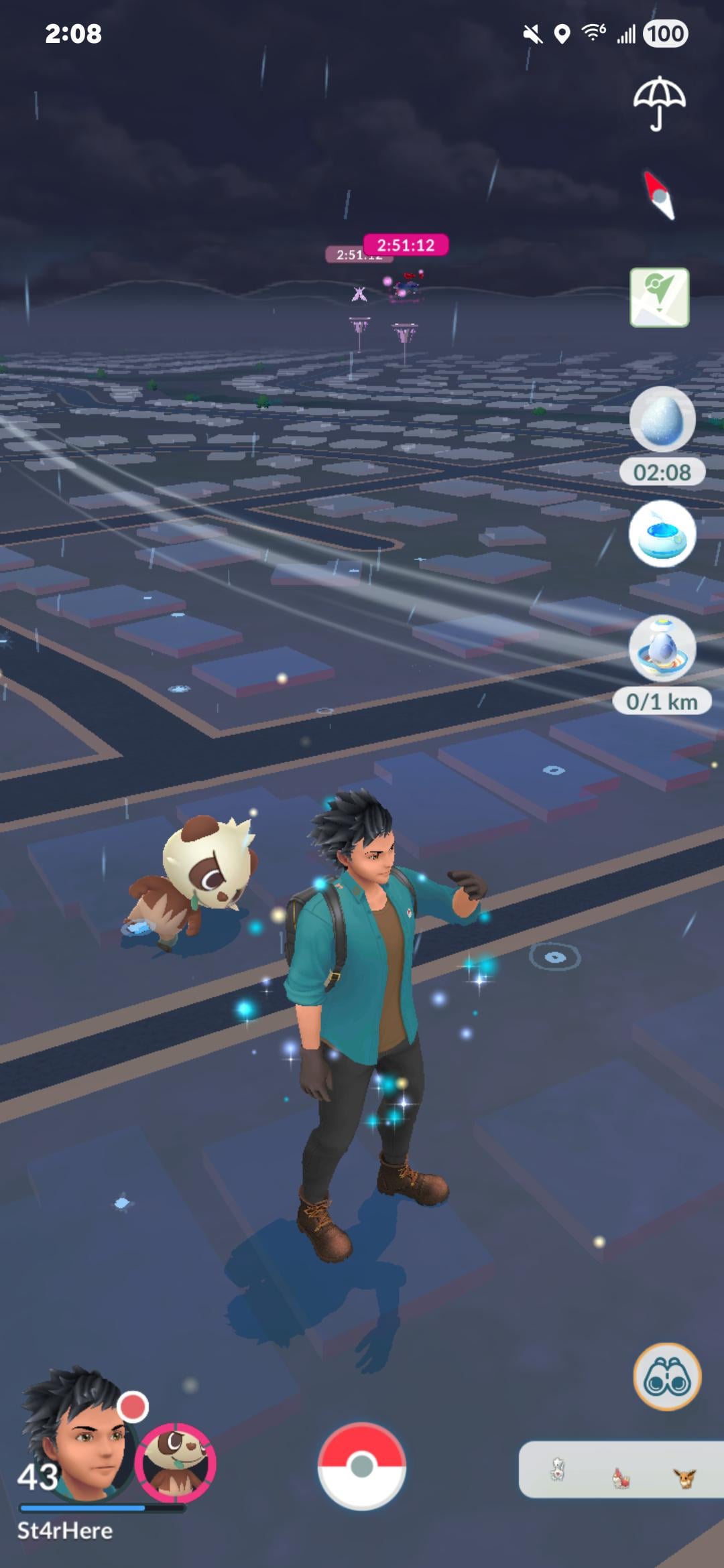The height and width of the screenshot is (1568, 724).
Task: Open the main menu Poké Ball button
Action: pos(361,1466)
